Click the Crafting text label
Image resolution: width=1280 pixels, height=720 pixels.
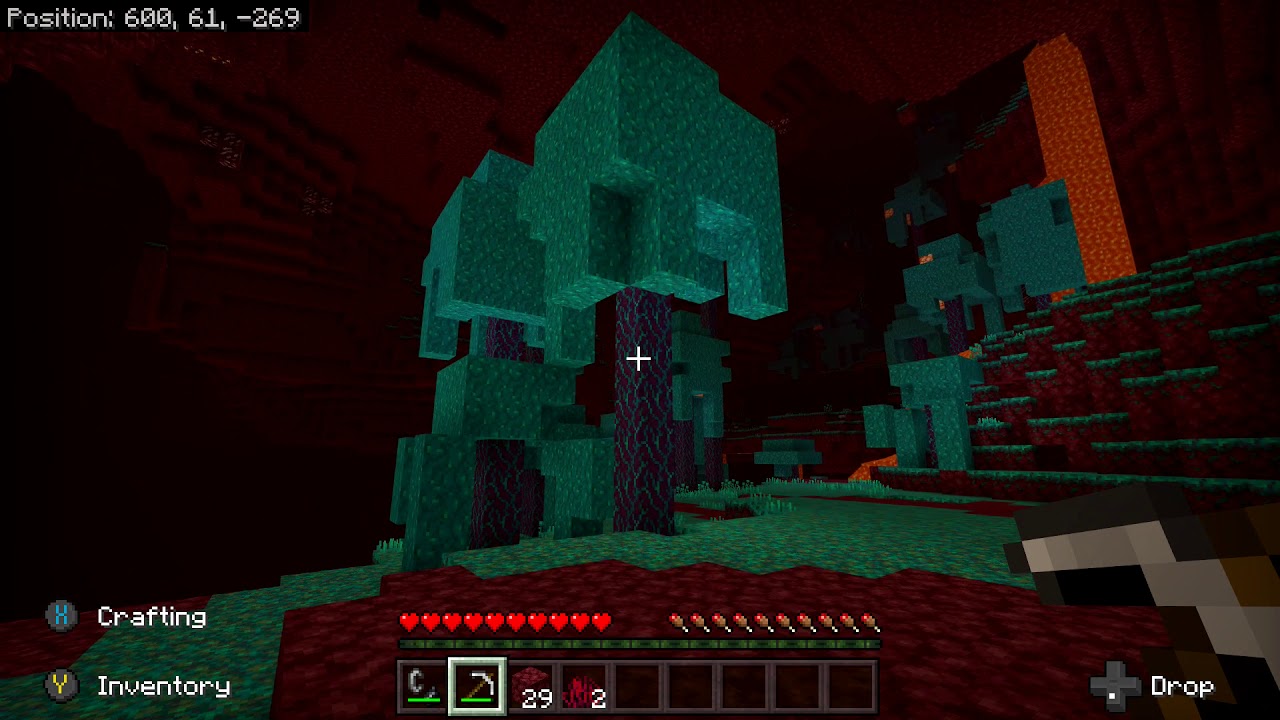point(150,617)
